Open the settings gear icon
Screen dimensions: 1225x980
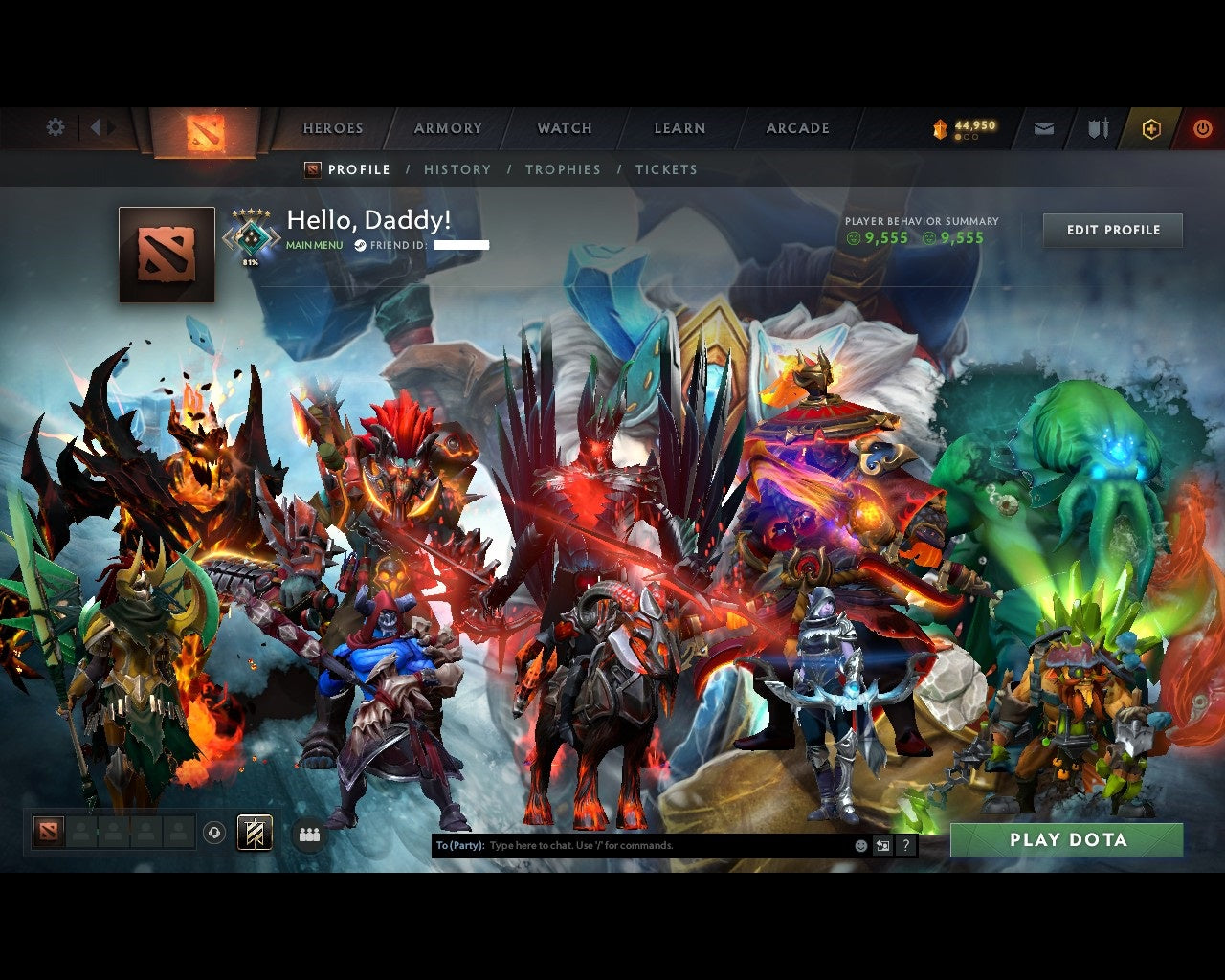point(55,126)
